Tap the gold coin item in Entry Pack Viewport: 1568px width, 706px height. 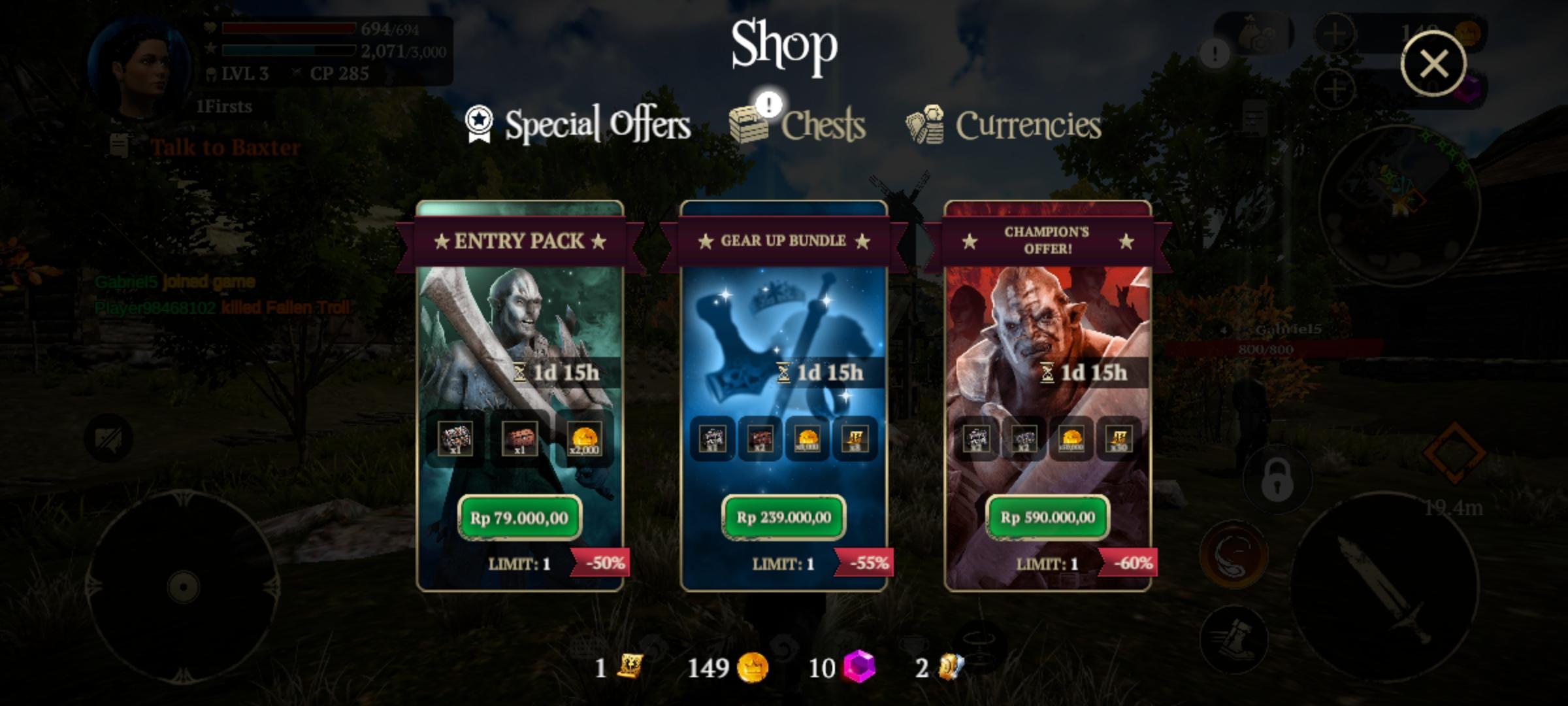pos(585,440)
